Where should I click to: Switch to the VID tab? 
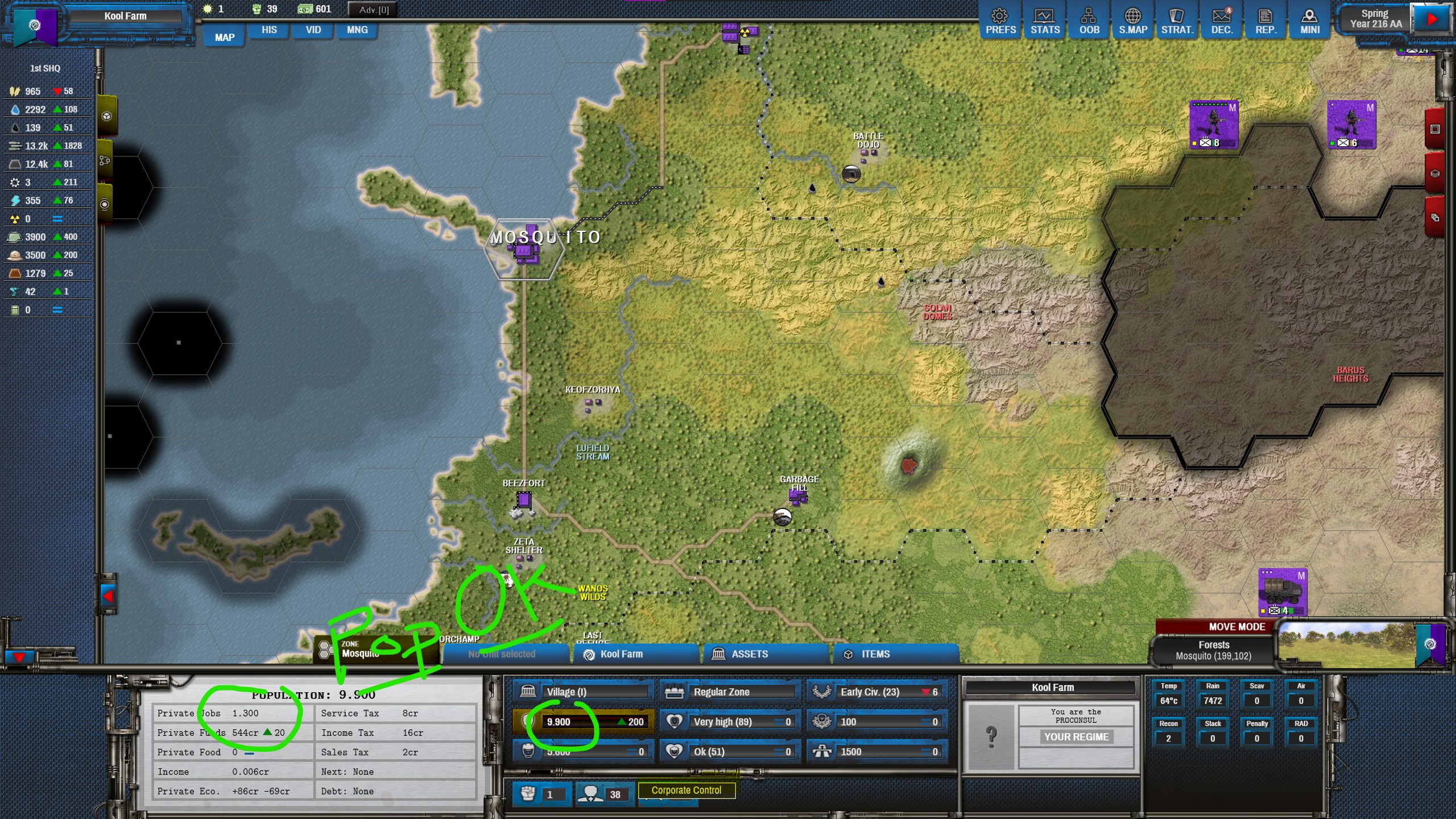(313, 30)
